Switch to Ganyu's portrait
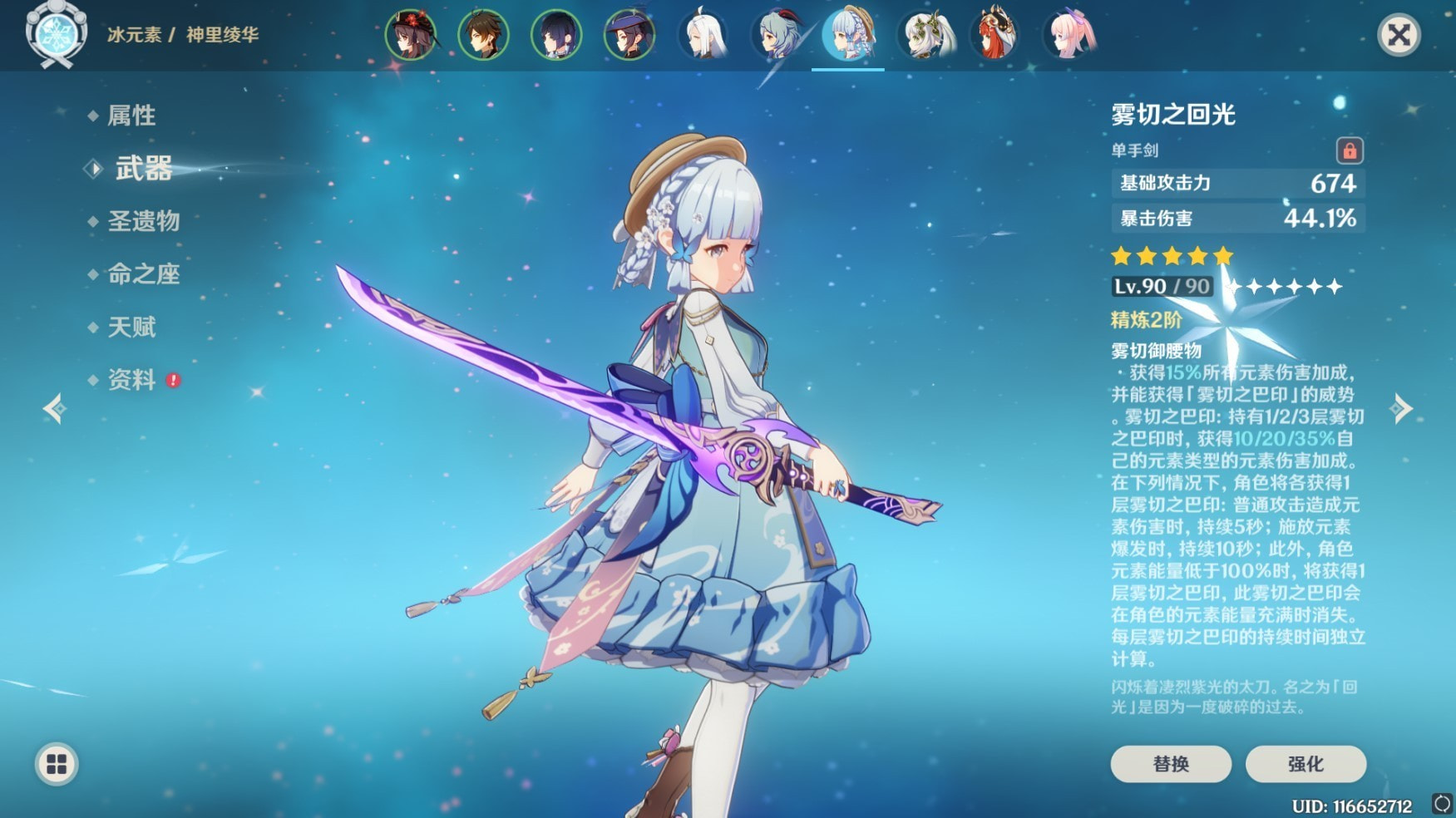Screen dimensions: 1456x818 [x=777, y=35]
